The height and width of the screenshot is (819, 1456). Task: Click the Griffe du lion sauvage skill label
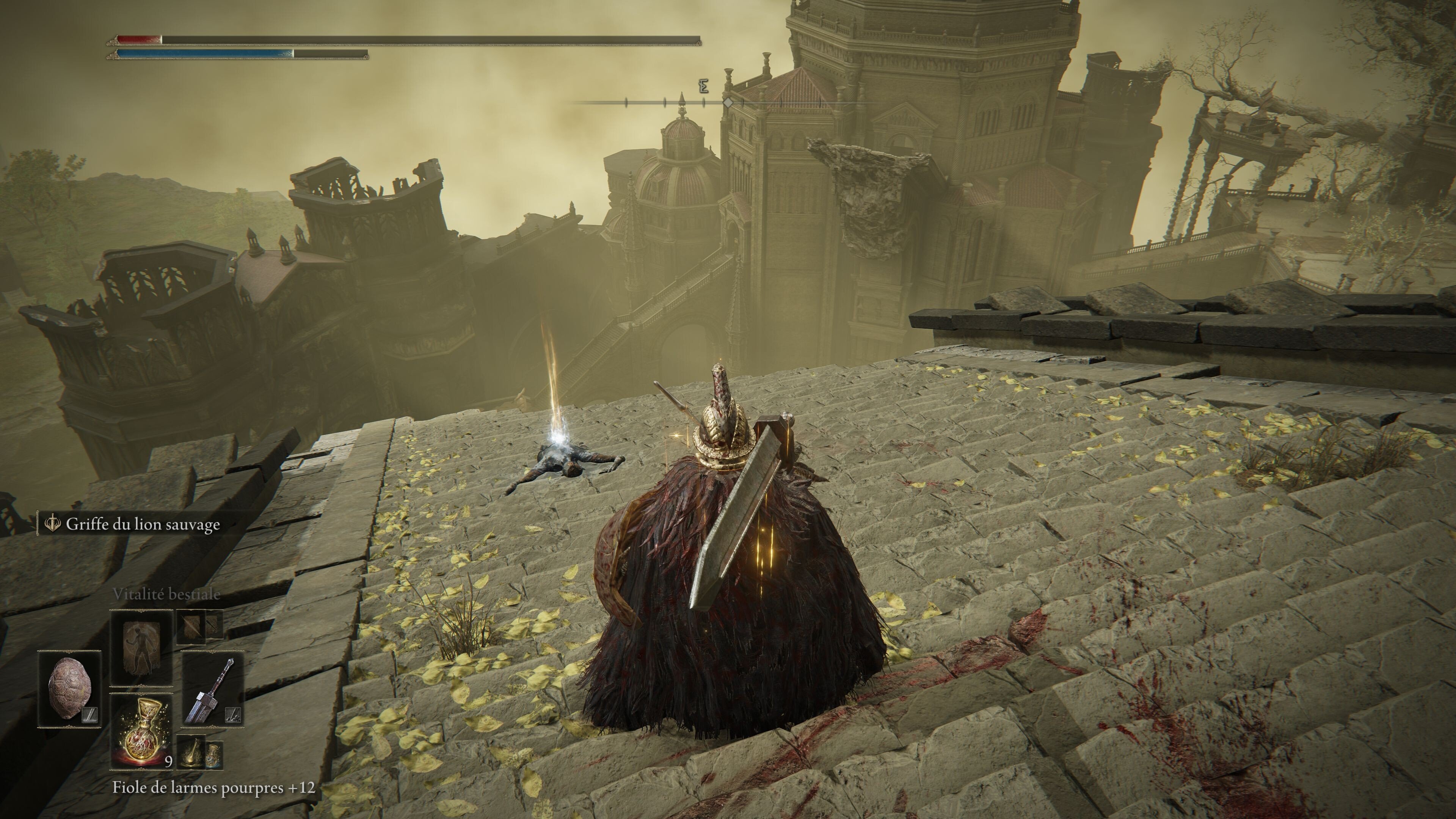tap(143, 524)
